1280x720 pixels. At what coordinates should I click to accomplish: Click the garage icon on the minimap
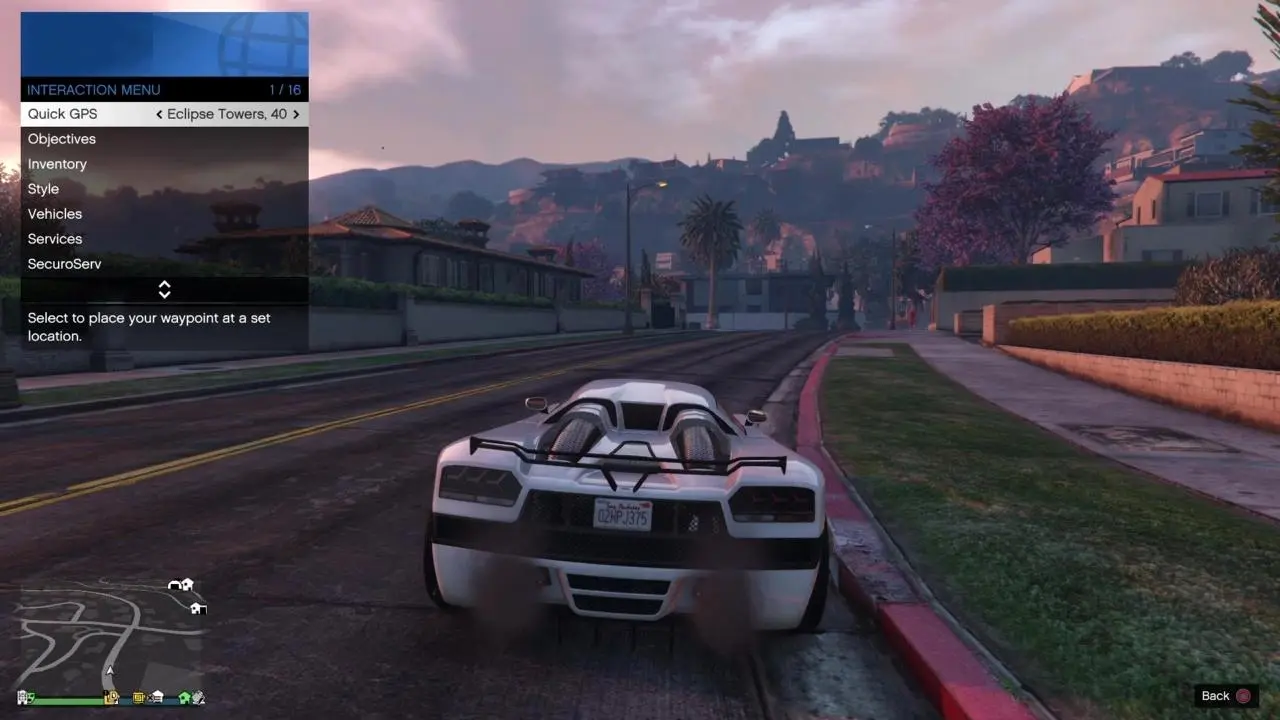tap(174, 585)
